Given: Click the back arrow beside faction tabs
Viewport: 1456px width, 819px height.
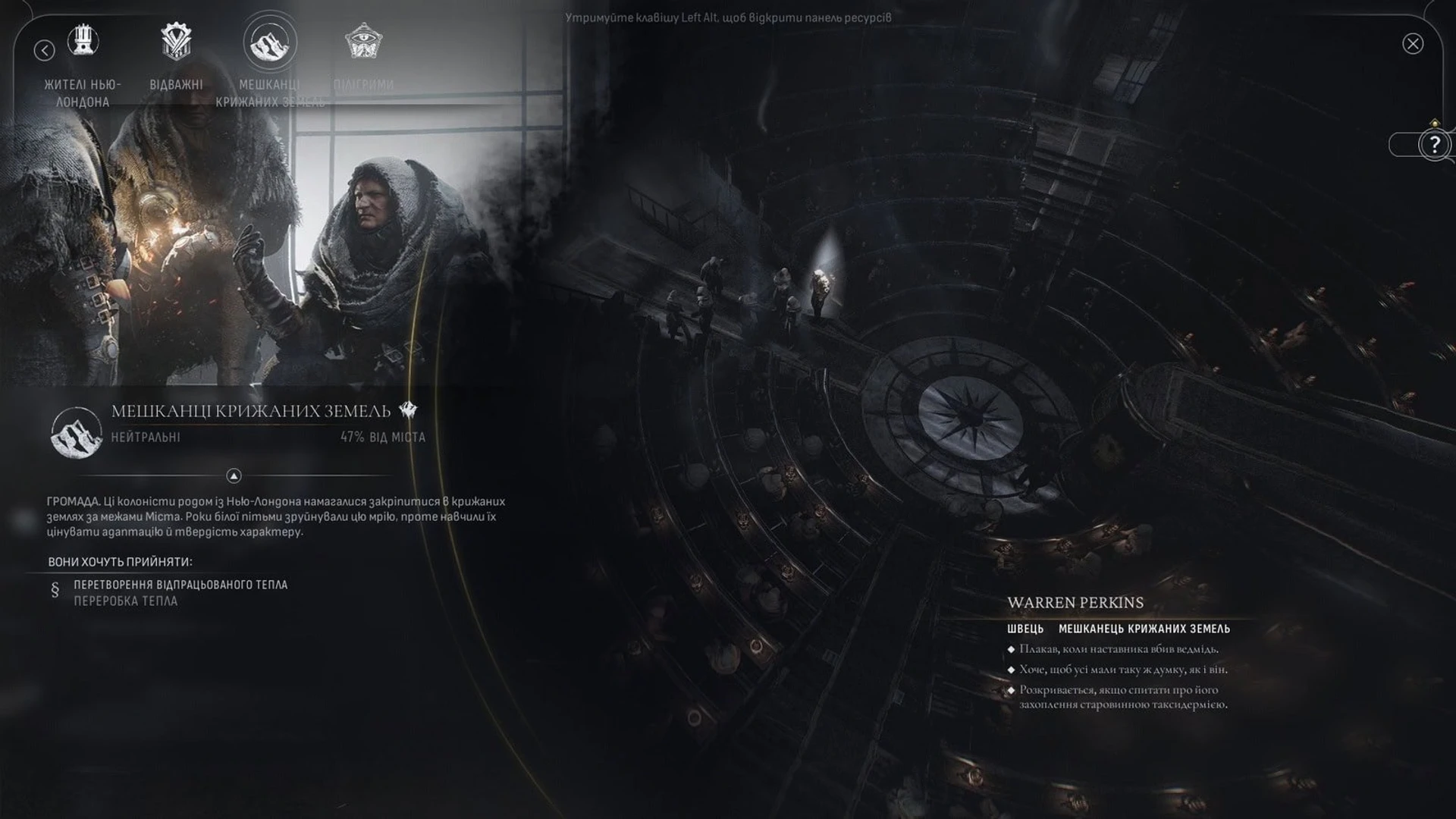Looking at the screenshot, I should (45, 50).
